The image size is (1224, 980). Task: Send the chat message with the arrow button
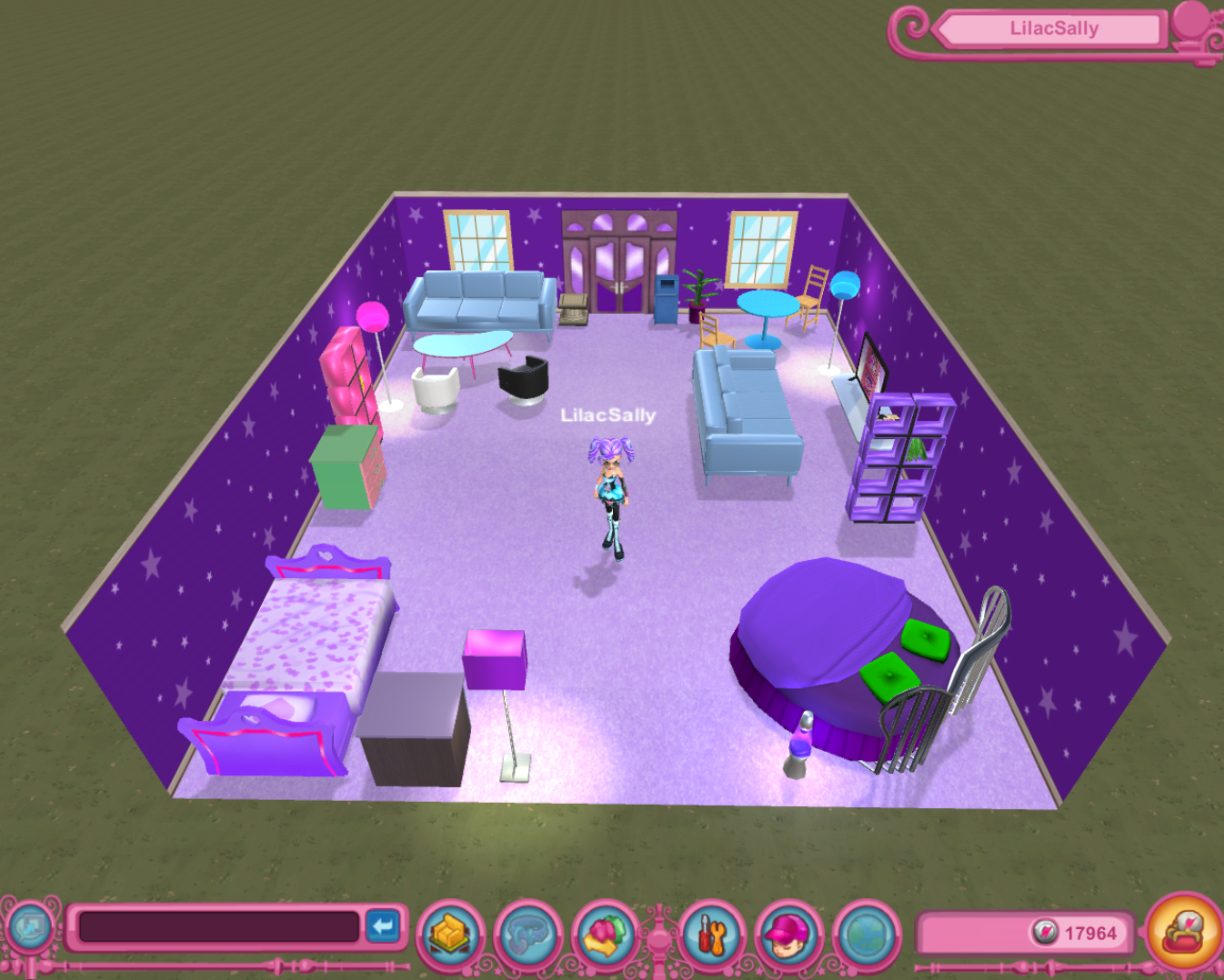click(384, 927)
